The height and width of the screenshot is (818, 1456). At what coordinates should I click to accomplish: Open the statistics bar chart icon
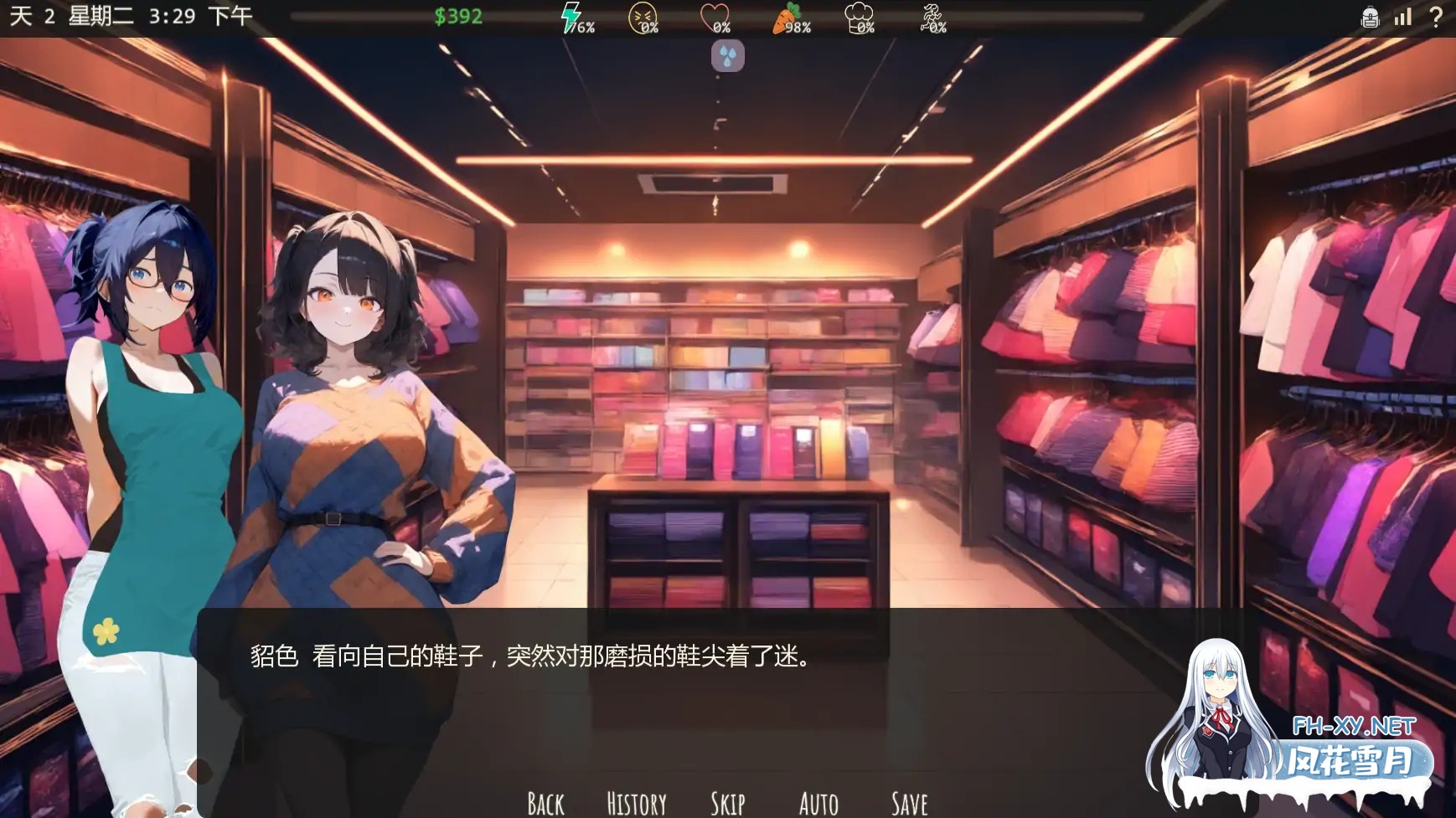coord(1402,17)
